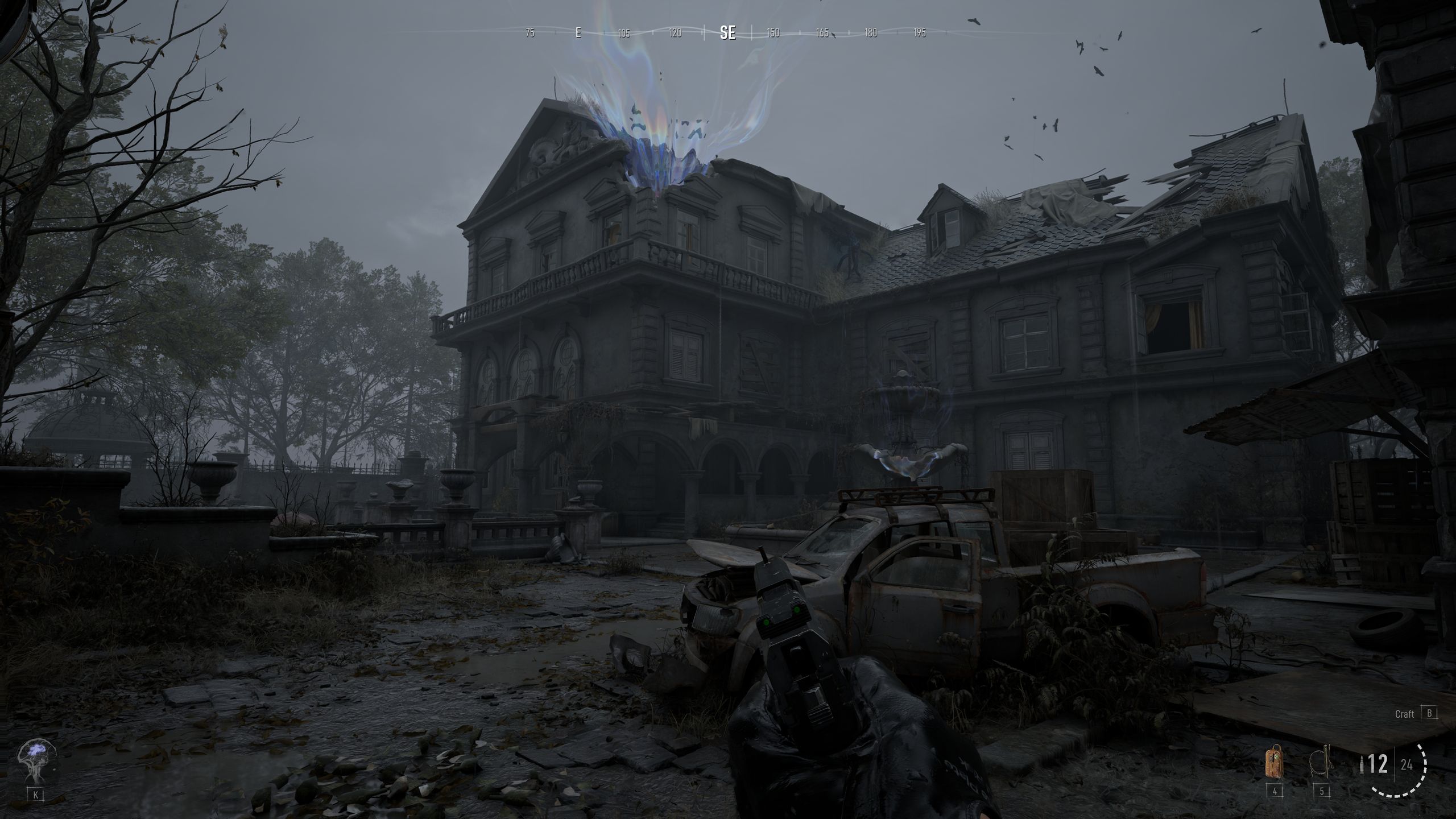The height and width of the screenshot is (819, 1456).
Task: Click the 105 compass heading marker
Action: [624, 34]
